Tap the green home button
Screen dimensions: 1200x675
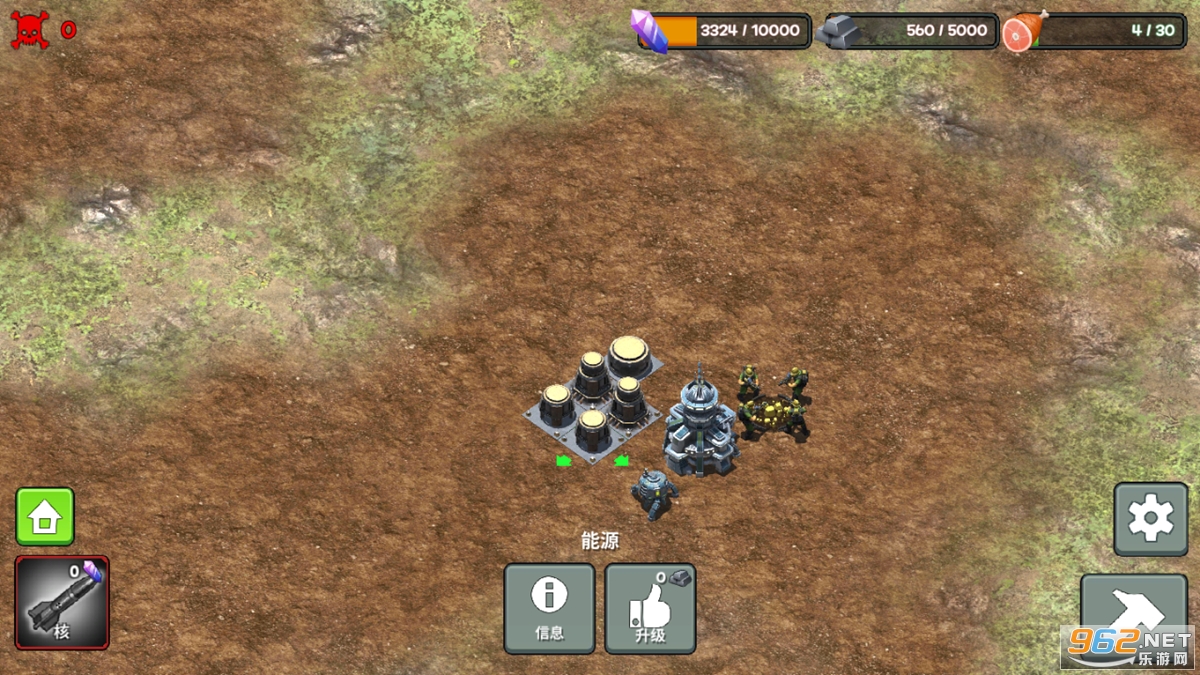click(45, 517)
